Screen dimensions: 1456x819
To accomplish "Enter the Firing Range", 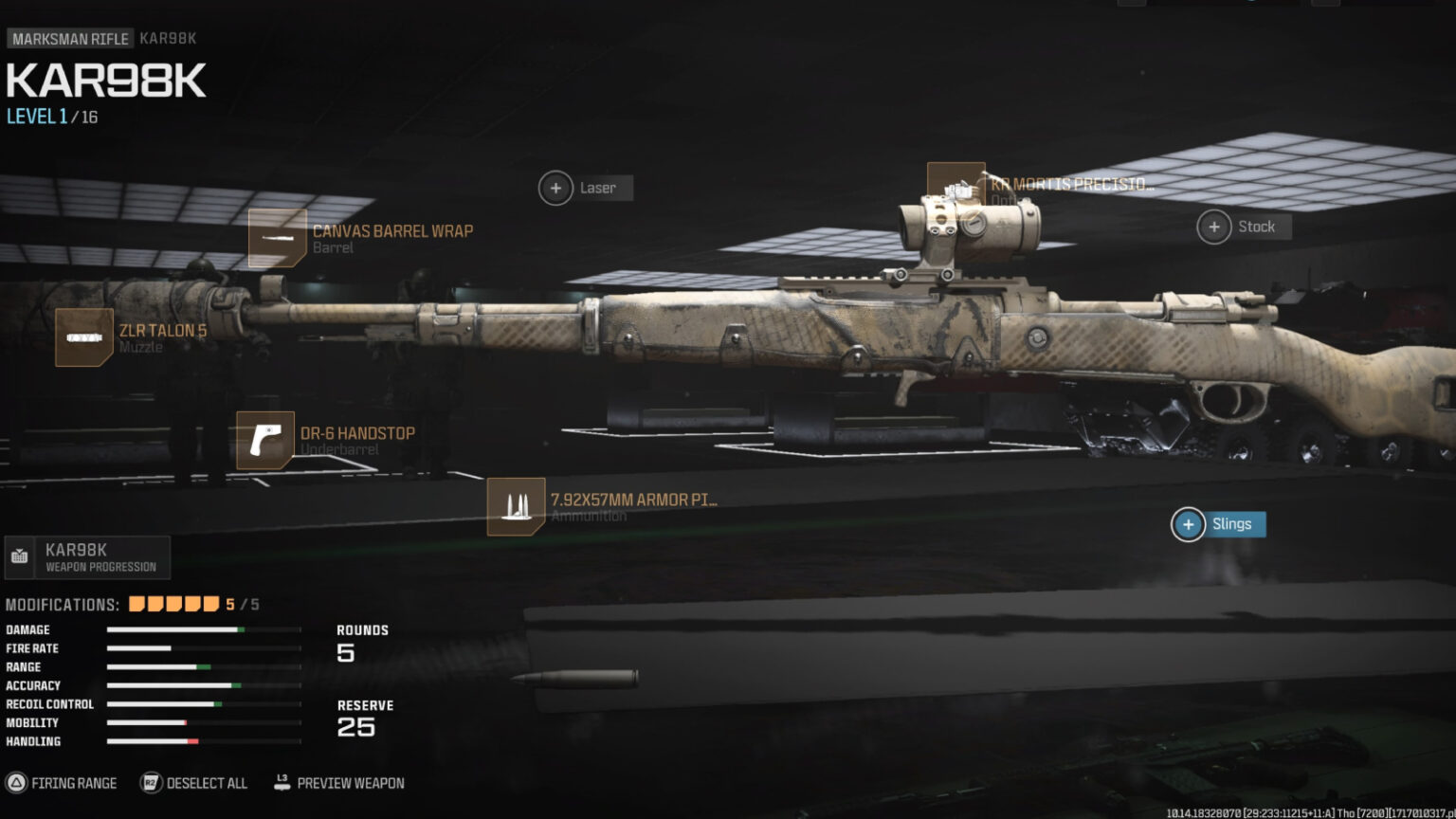I will point(73,783).
